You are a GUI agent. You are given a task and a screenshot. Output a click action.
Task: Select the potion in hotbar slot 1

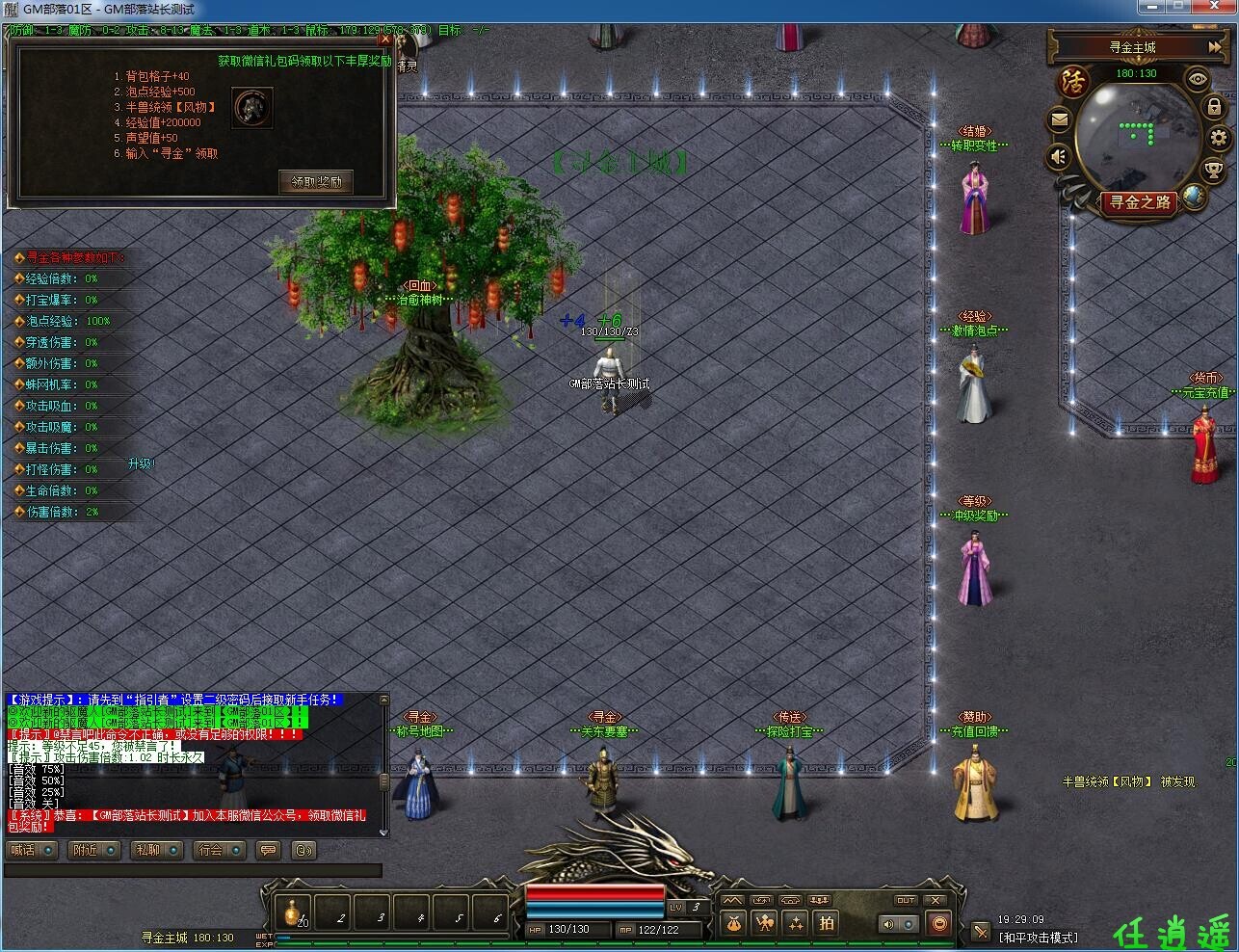pyautogui.click(x=293, y=912)
